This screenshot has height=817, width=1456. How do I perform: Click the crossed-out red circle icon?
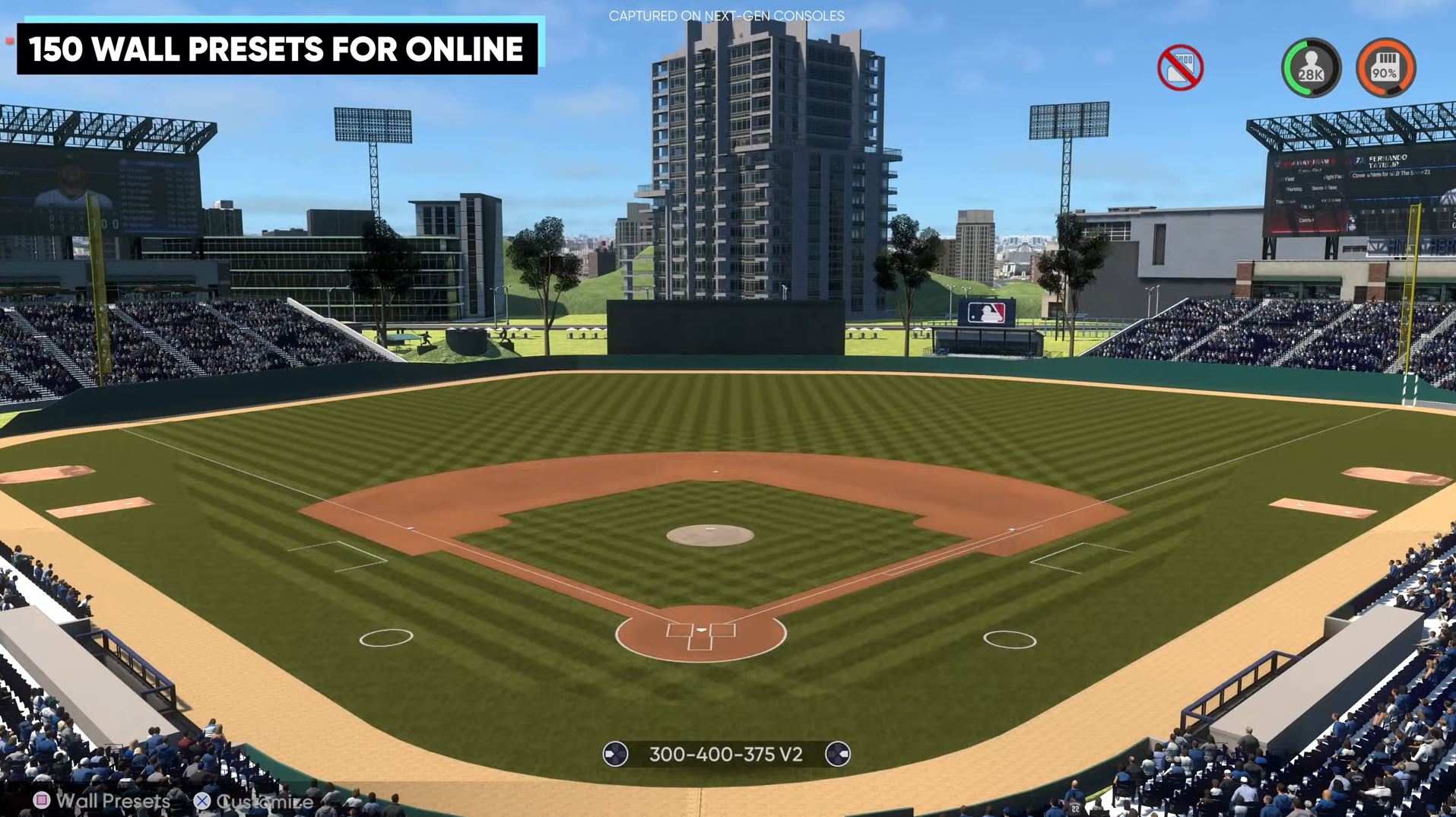(1180, 68)
